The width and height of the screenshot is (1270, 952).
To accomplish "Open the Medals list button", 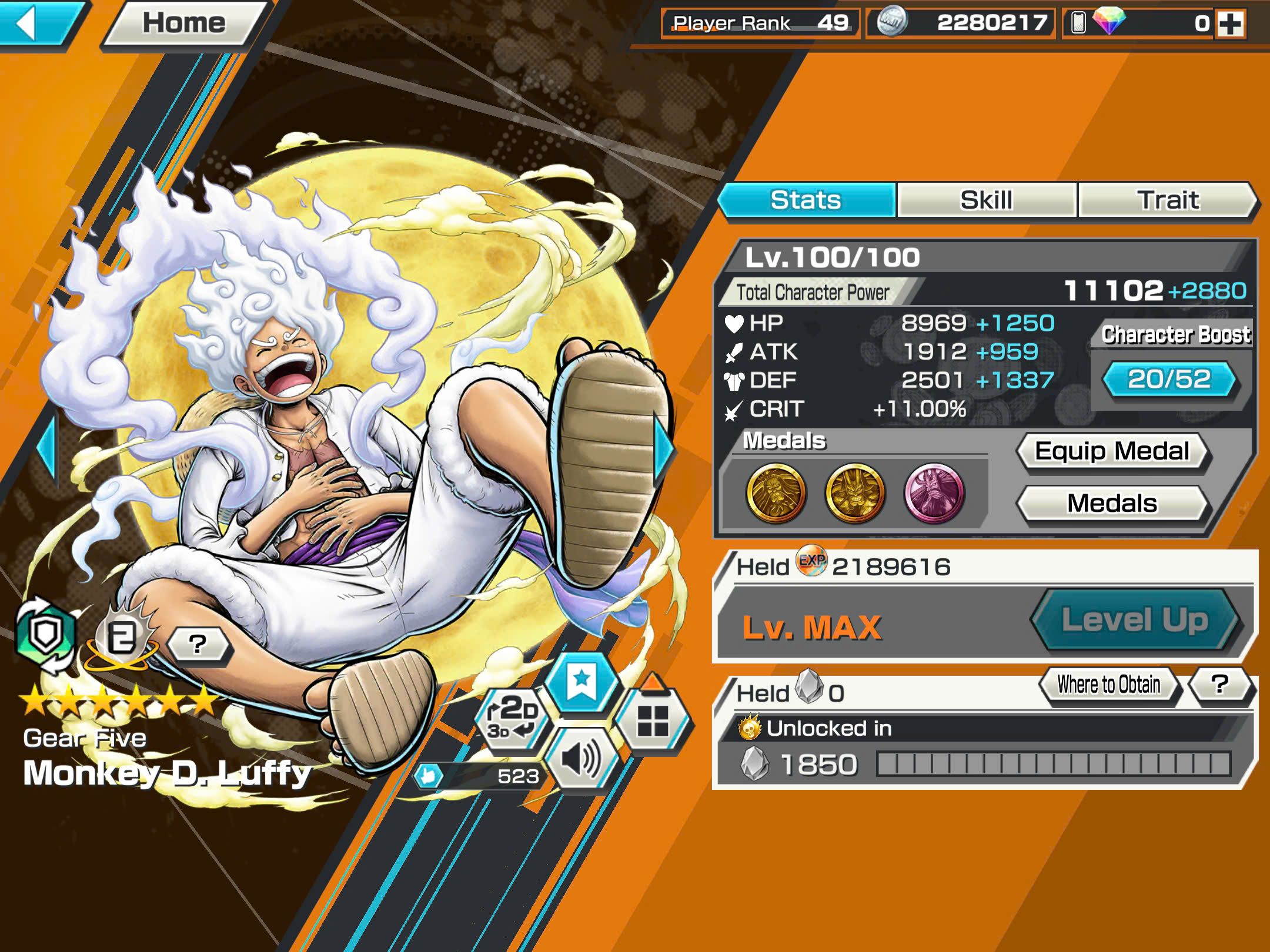I will (1112, 504).
